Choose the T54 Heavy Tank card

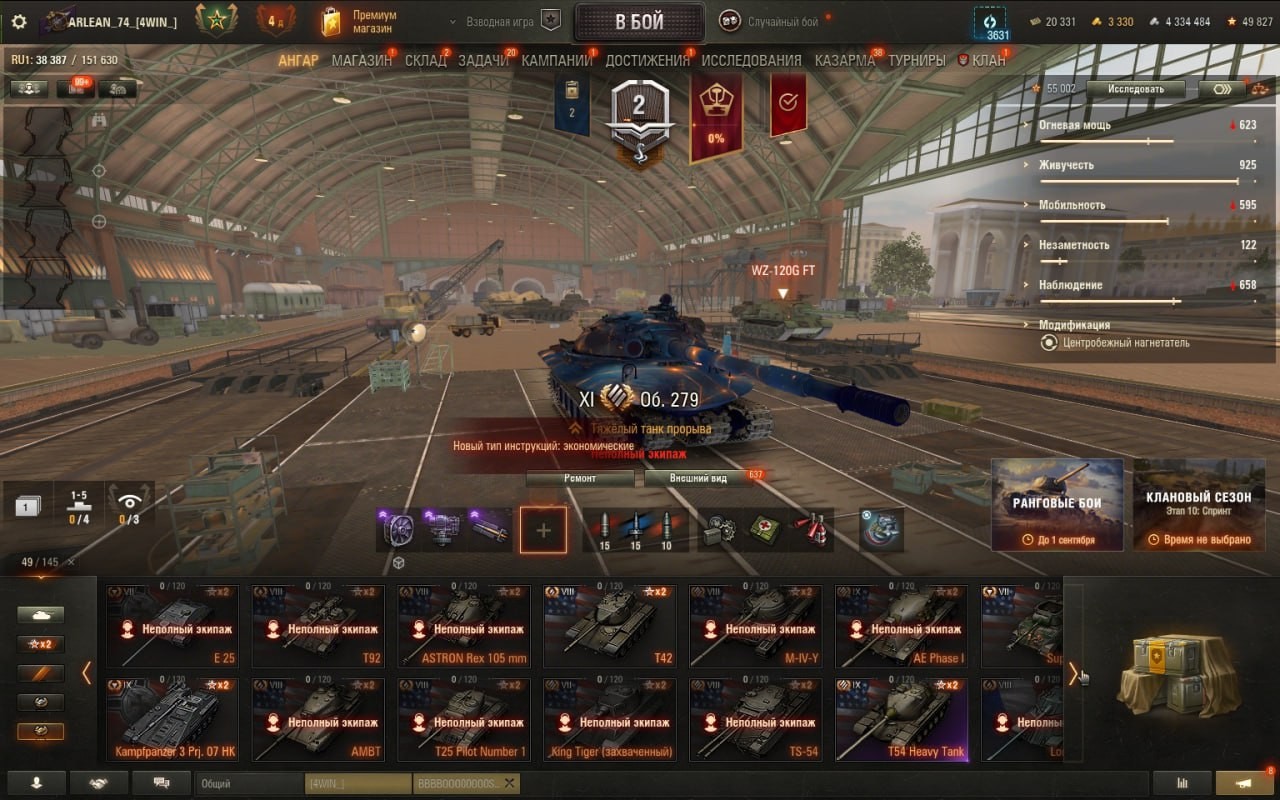(901, 720)
